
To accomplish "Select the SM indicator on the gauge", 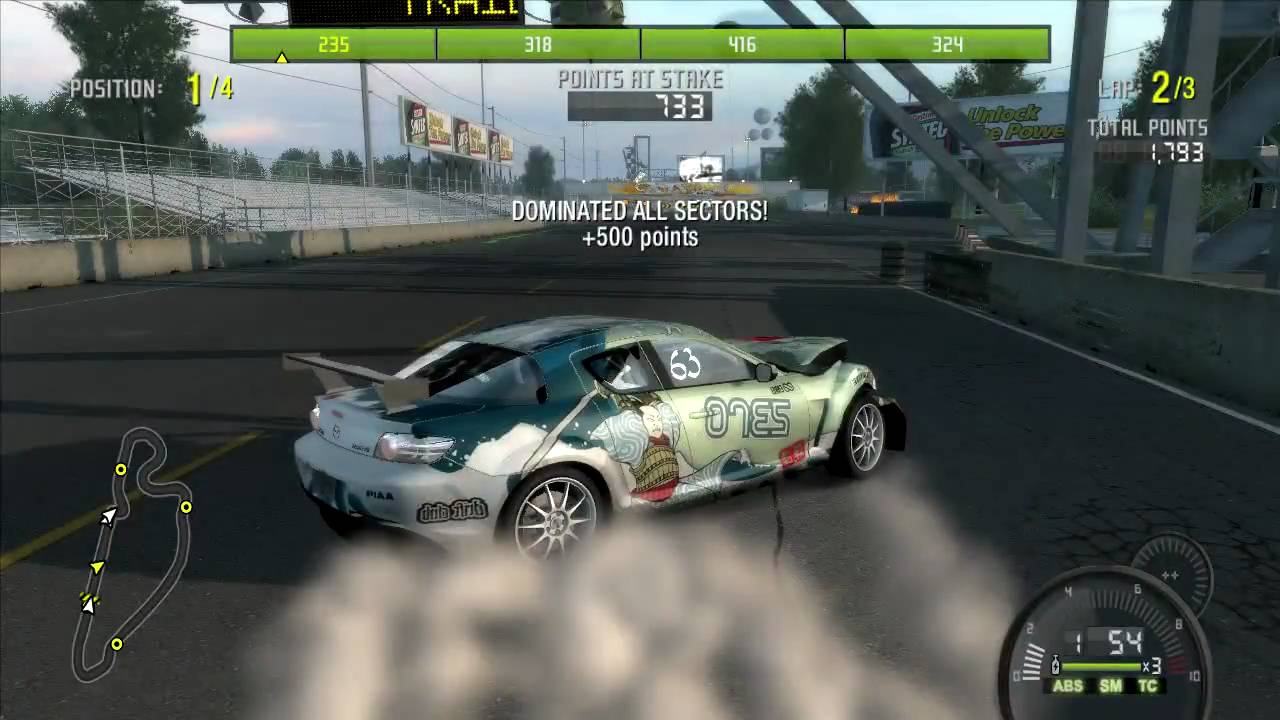I will pos(1111,685).
